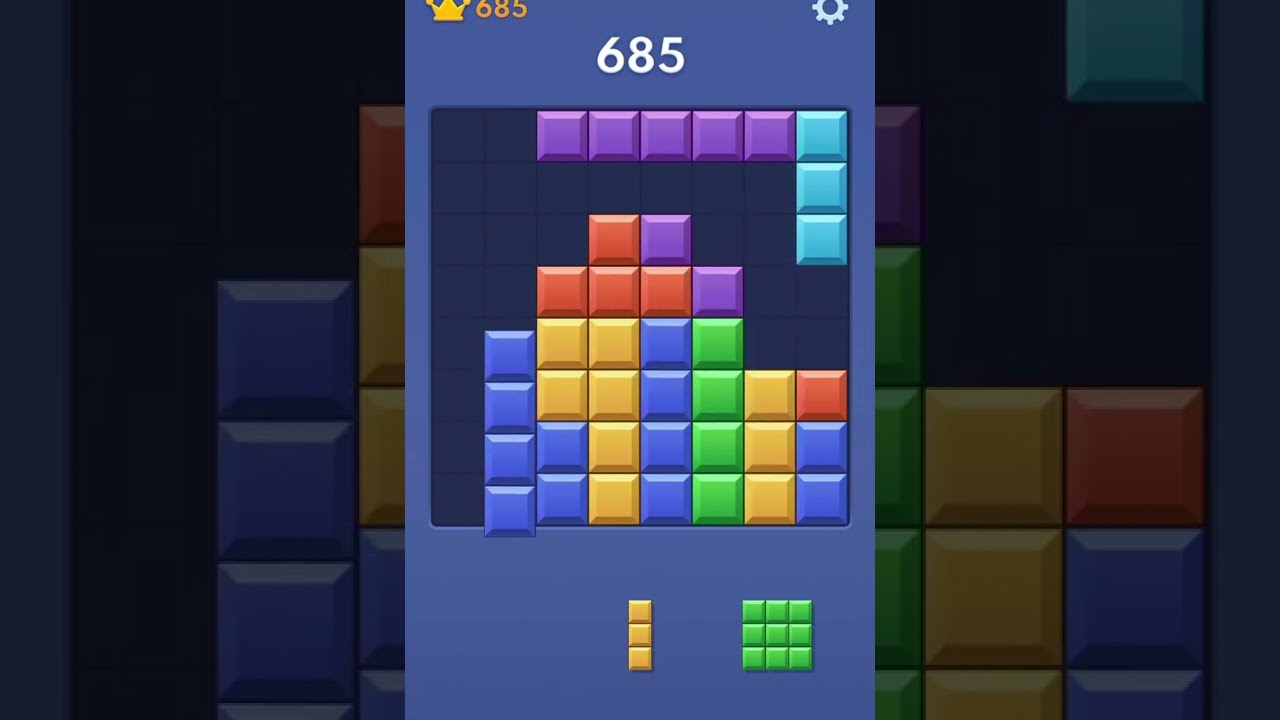Click the purple block row at board top
This screenshot has width=1280, height=720.
click(665, 131)
